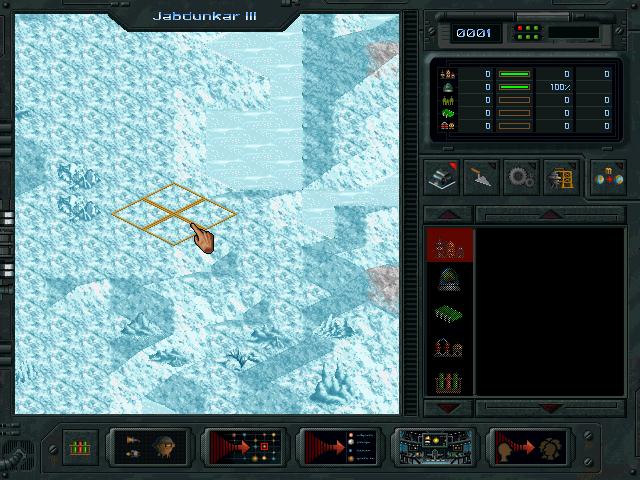The image size is (640, 480).
Task: Click the wide up arrow above build panel
Action: click(548, 214)
